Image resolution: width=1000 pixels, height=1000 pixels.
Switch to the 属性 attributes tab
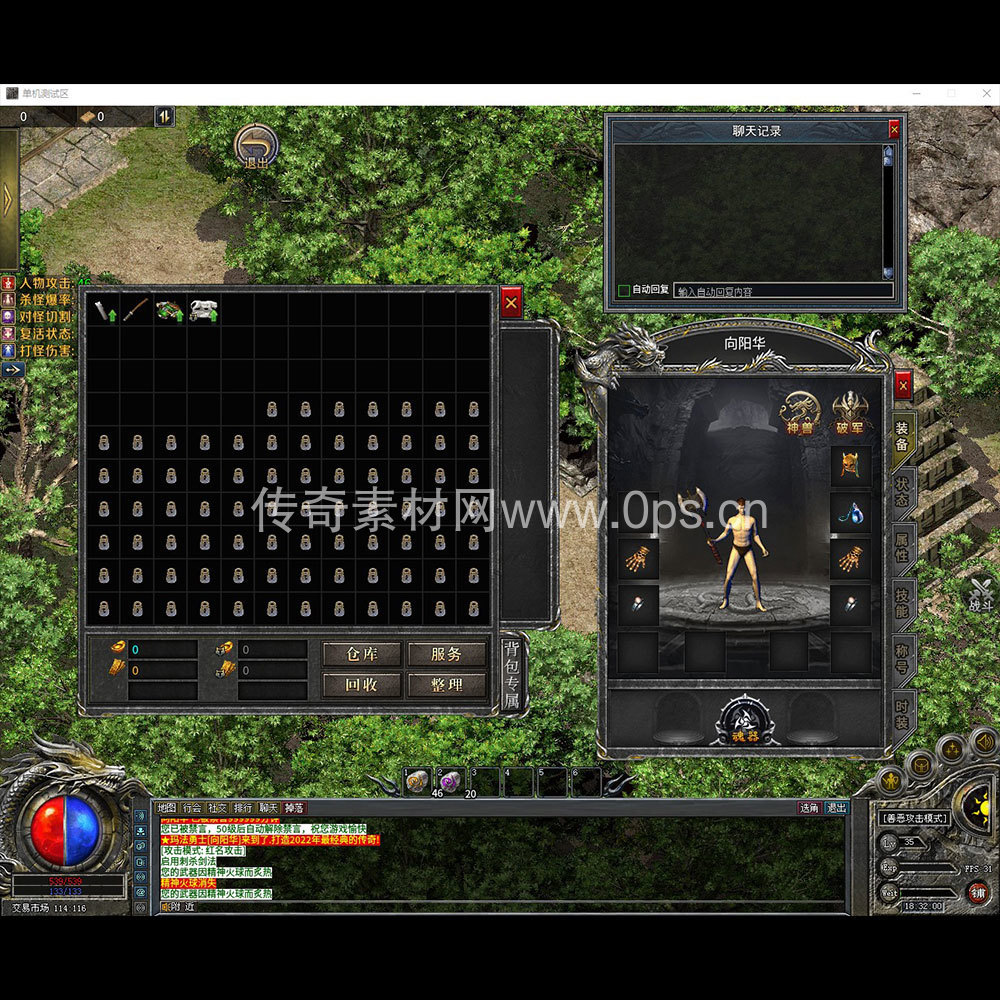click(x=902, y=545)
